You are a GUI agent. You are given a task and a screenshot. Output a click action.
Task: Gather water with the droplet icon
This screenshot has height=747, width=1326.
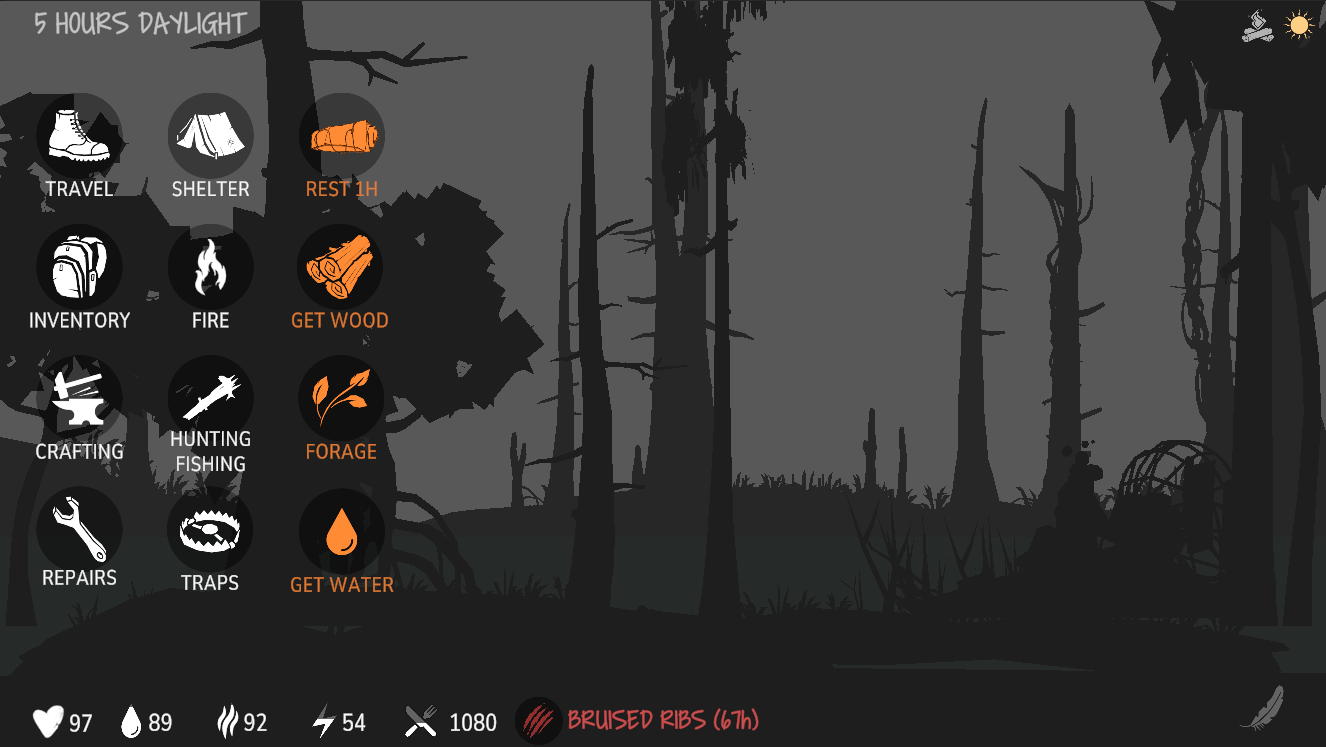click(341, 528)
